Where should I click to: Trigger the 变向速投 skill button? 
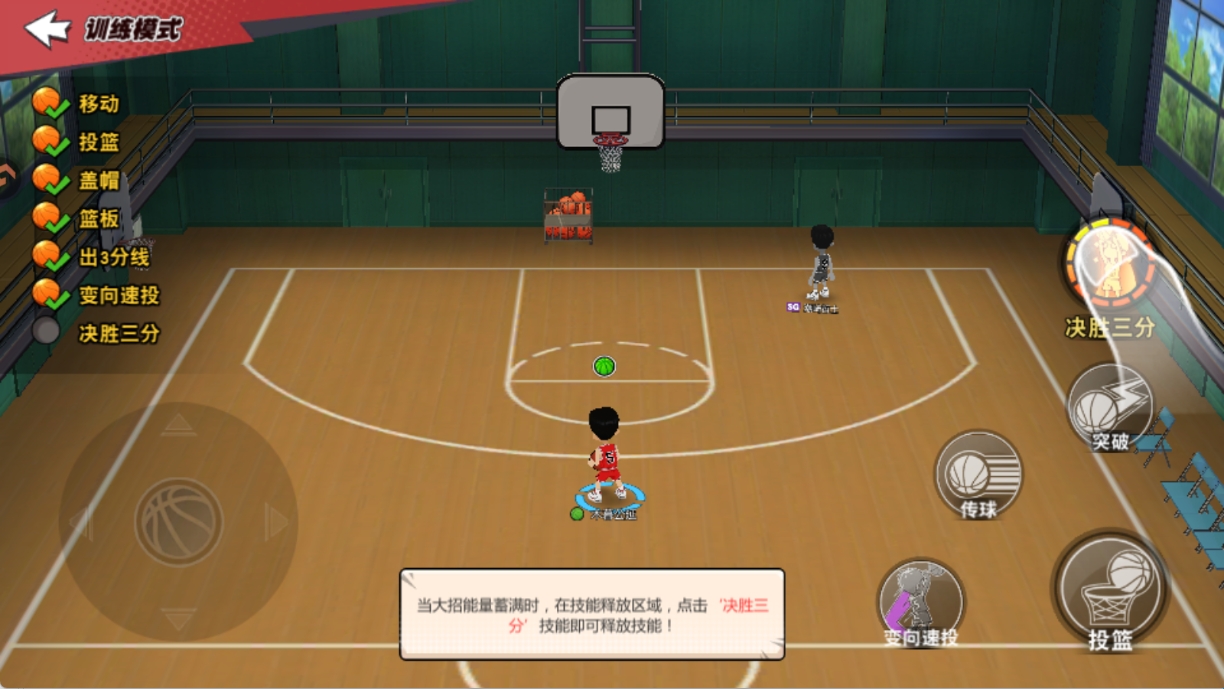920,601
